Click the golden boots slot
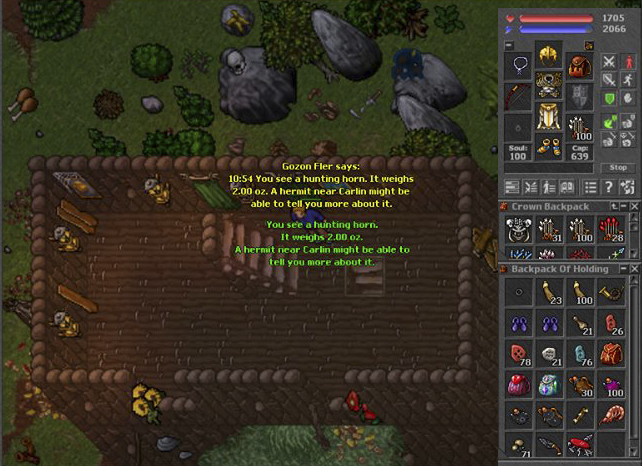Screen dimensions: 642x466 pos(548,146)
